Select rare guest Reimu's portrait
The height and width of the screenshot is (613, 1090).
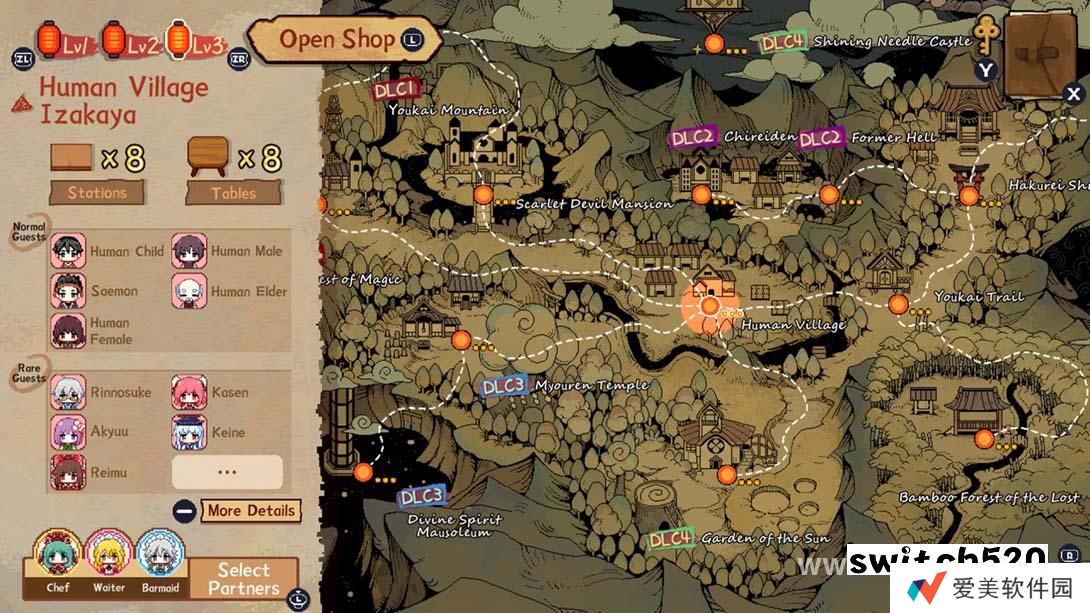pos(68,472)
